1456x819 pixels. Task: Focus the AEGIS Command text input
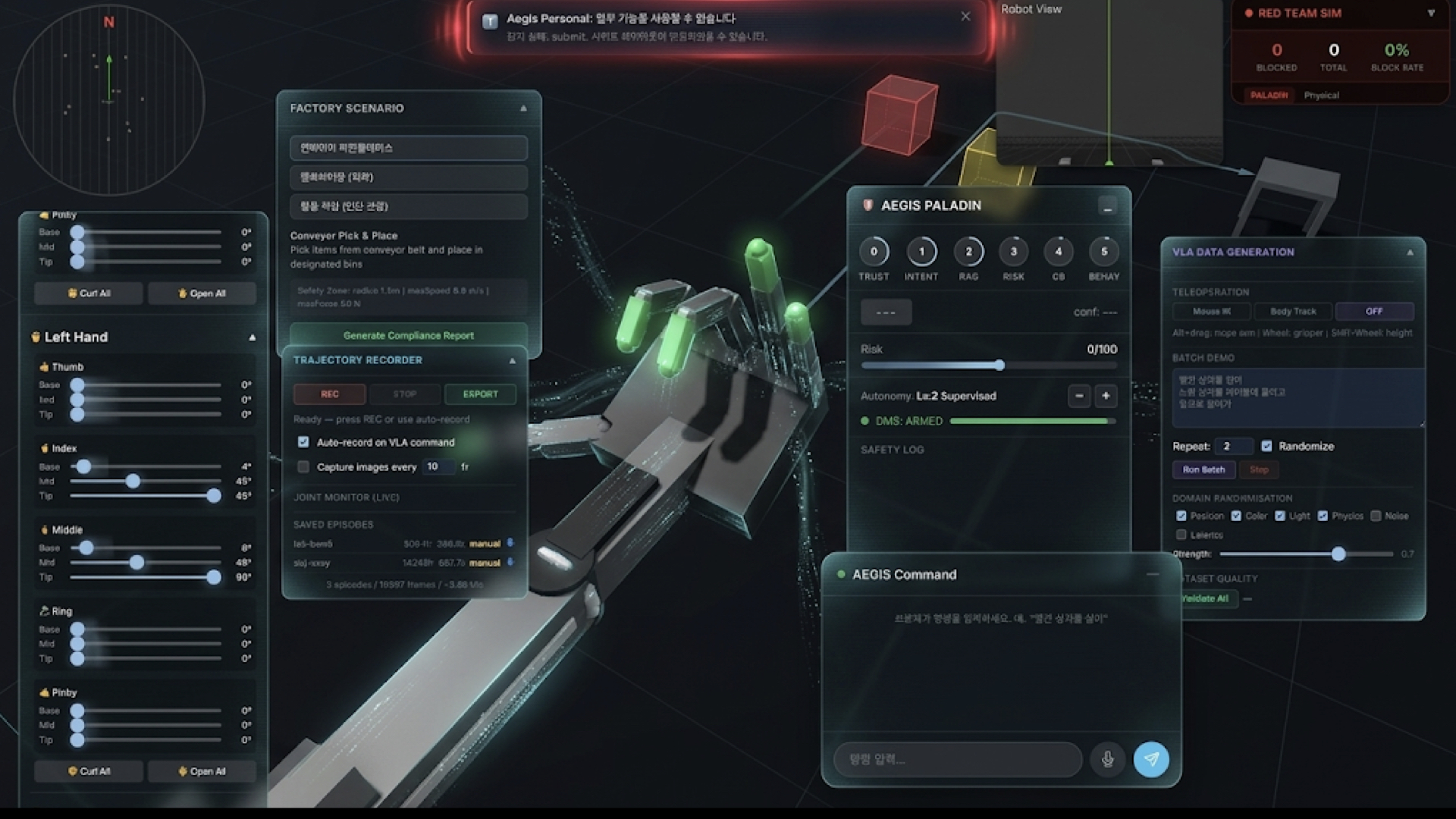click(x=957, y=759)
